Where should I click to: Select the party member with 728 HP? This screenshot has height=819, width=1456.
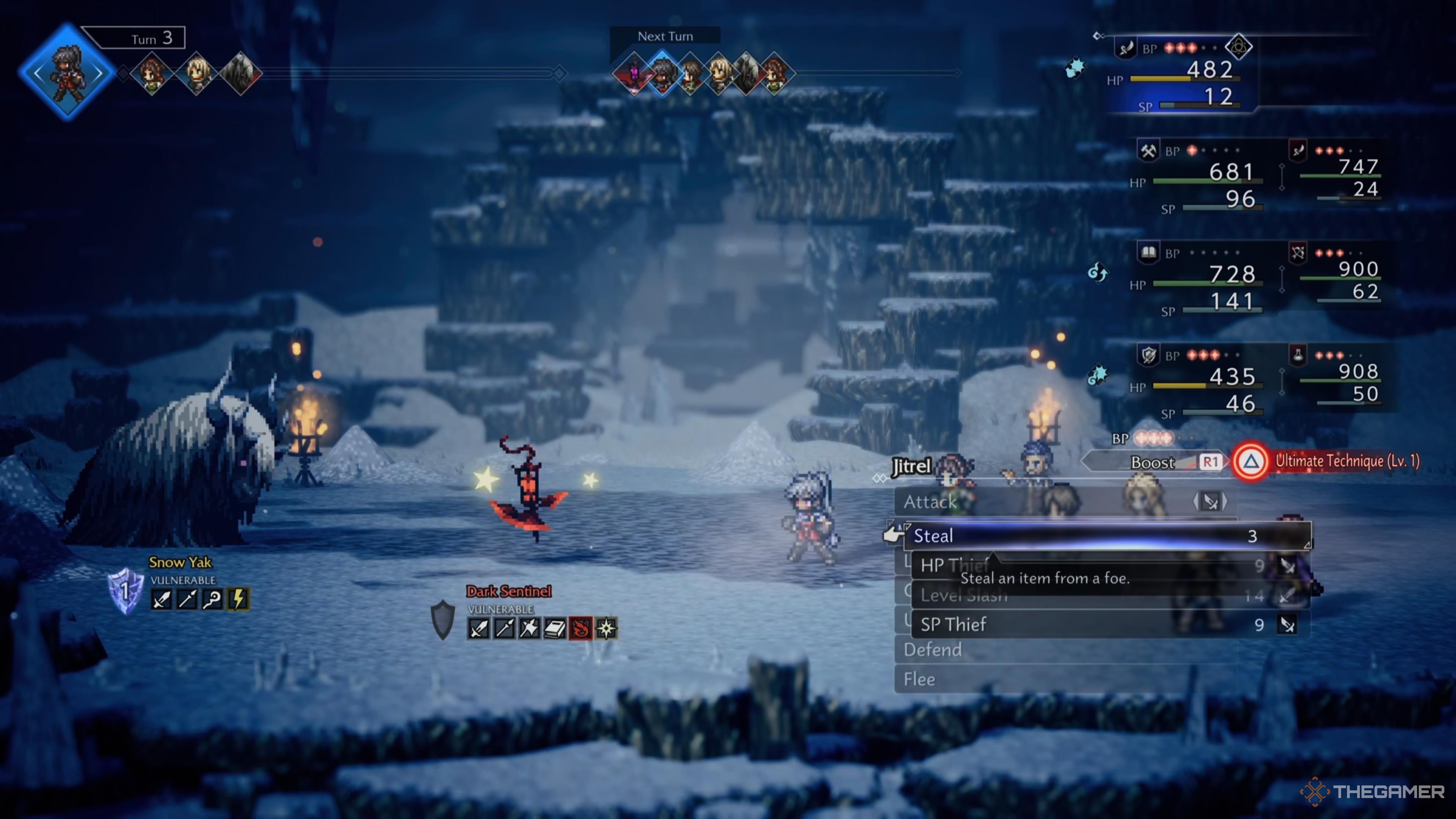pos(1204,280)
